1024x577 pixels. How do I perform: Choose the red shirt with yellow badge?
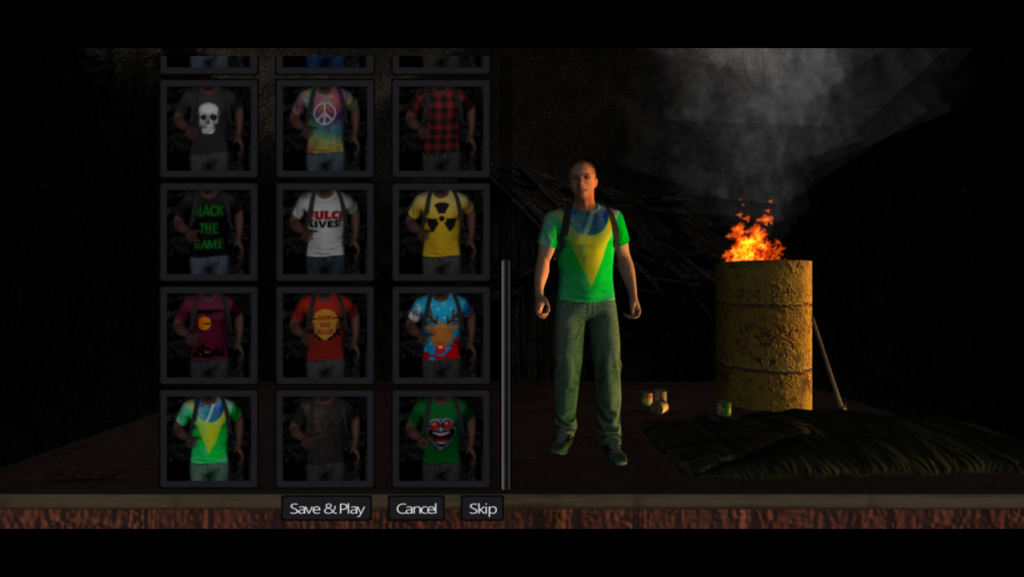[325, 335]
